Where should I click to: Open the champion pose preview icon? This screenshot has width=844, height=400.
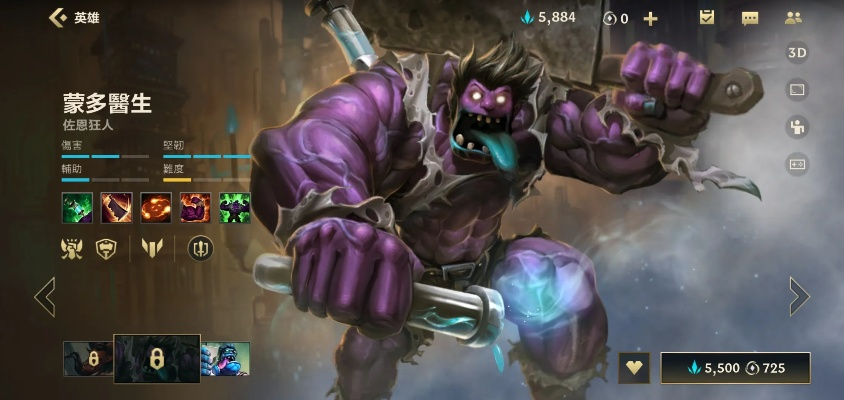[797, 127]
